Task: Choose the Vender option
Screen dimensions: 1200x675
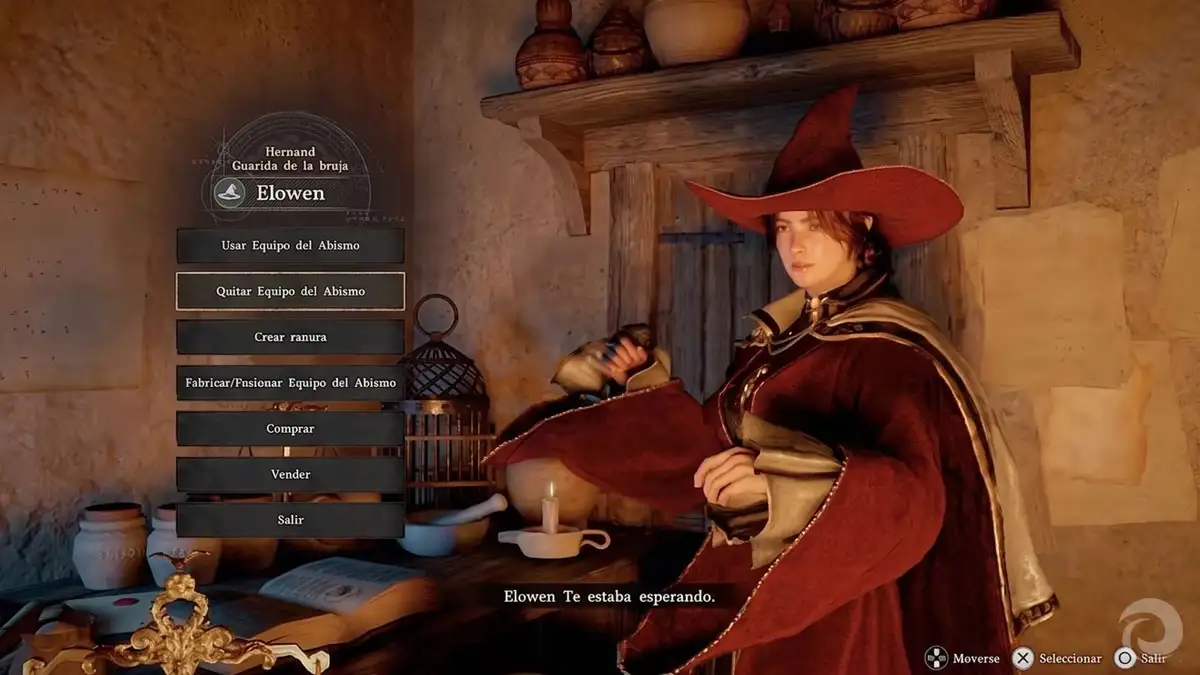Action: pos(290,475)
